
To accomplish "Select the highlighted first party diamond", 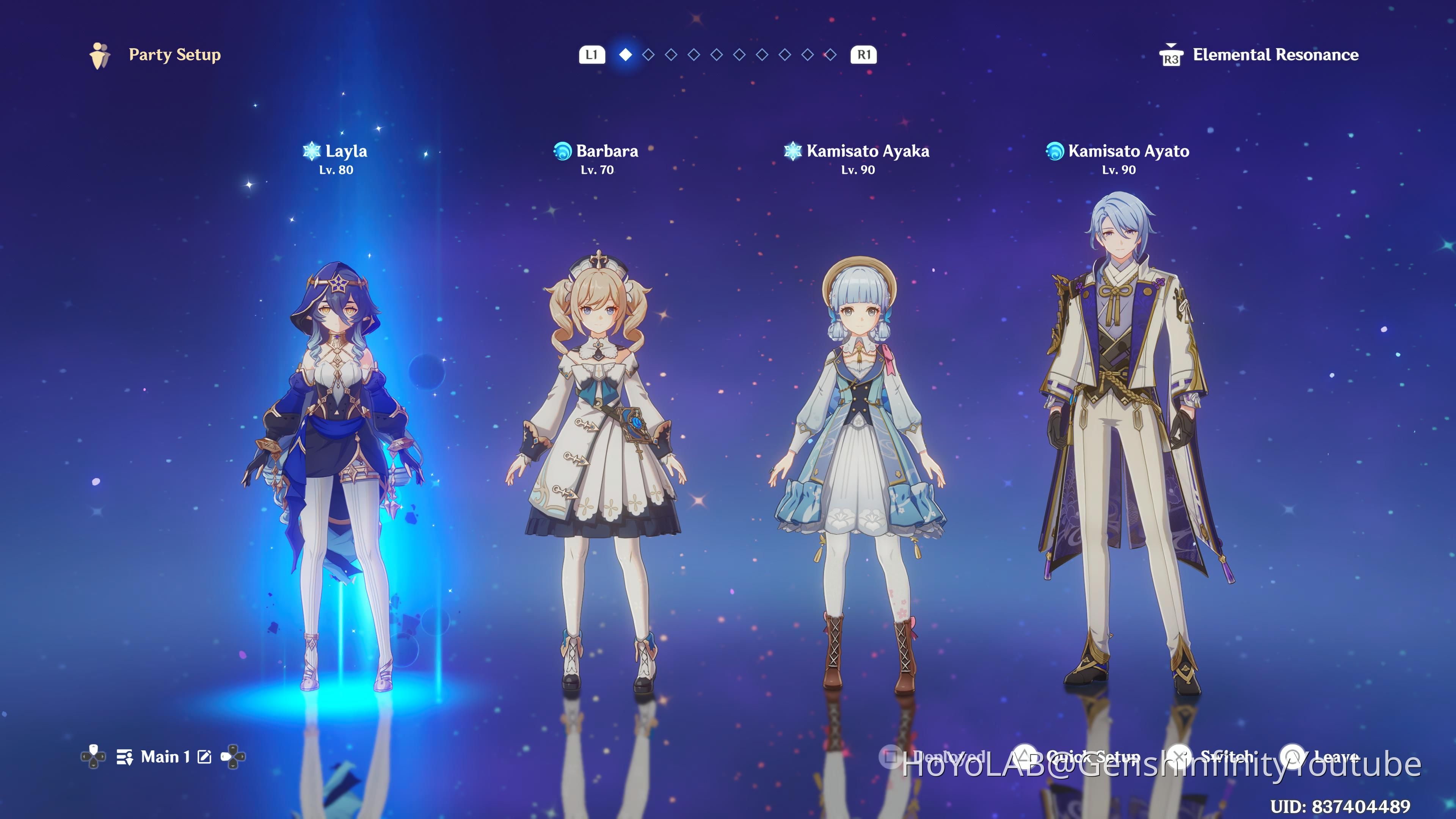I will coord(626,55).
